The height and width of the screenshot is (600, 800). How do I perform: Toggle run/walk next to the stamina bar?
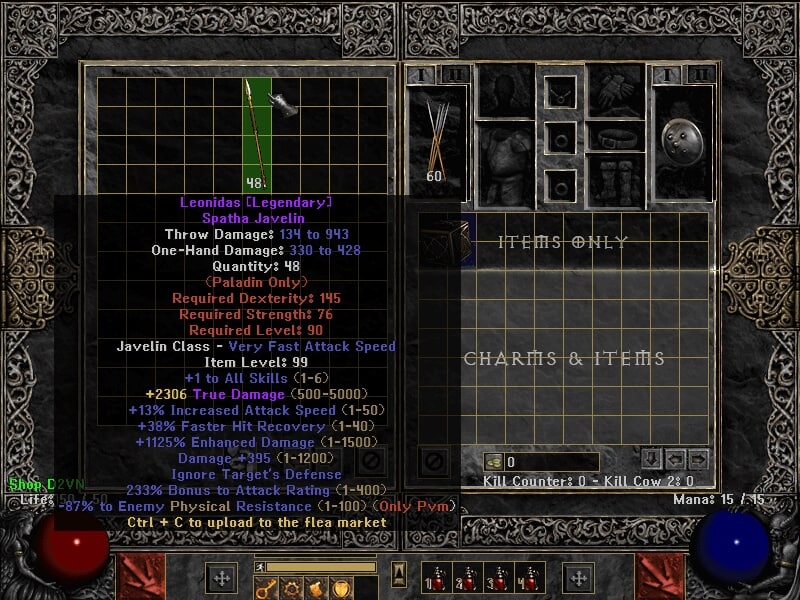point(260,567)
